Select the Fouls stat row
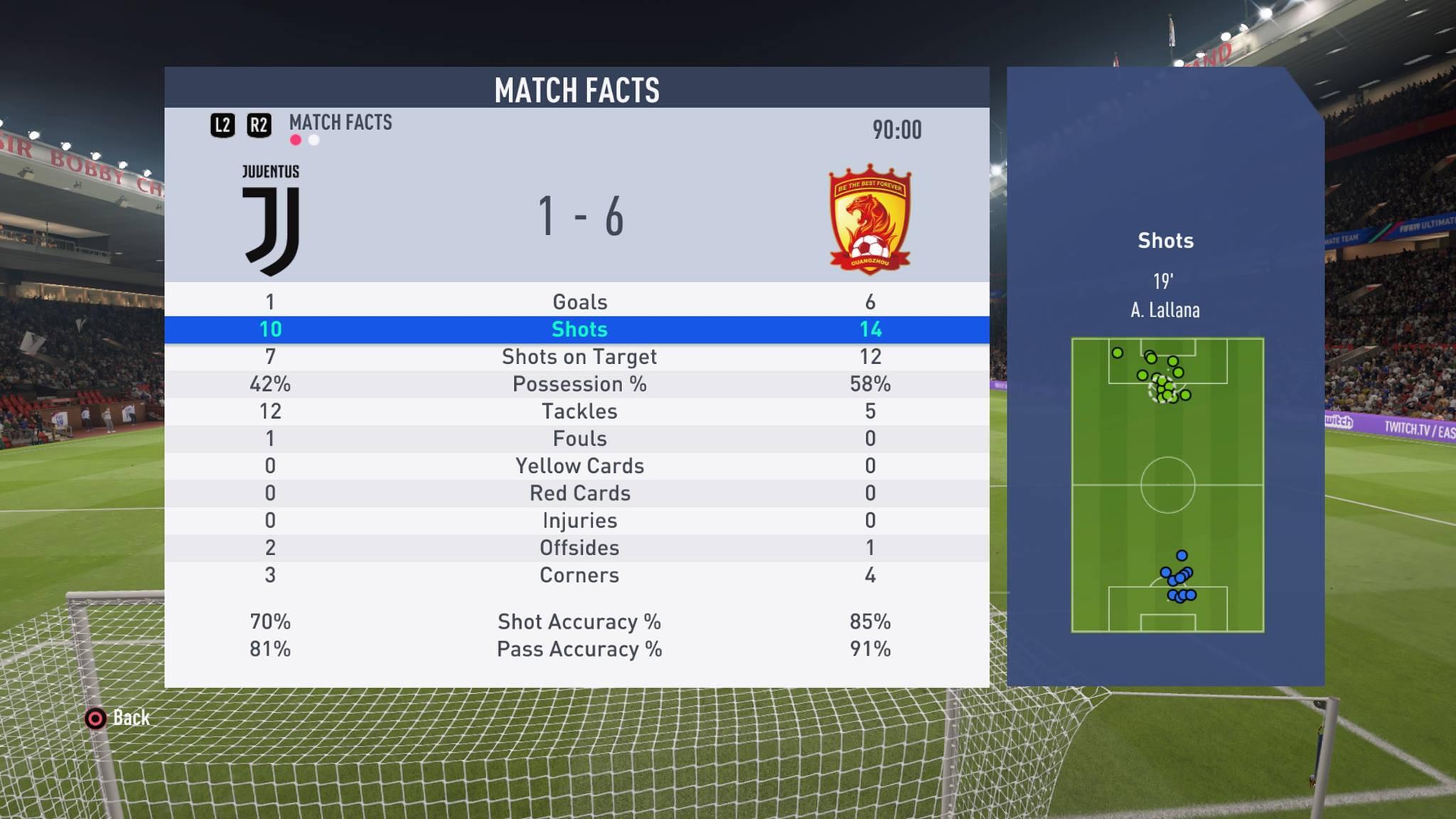Image resolution: width=1456 pixels, height=819 pixels. (x=579, y=439)
